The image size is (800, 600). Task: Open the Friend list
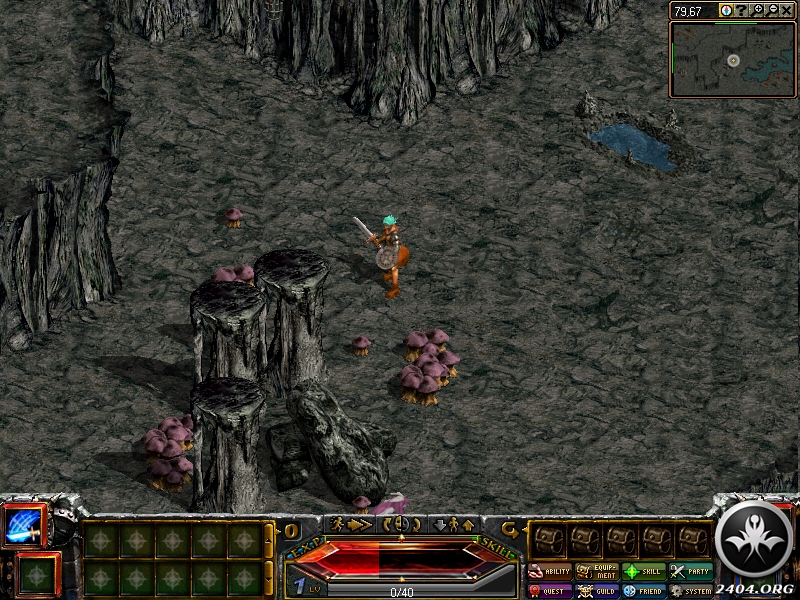[x=644, y=591]
